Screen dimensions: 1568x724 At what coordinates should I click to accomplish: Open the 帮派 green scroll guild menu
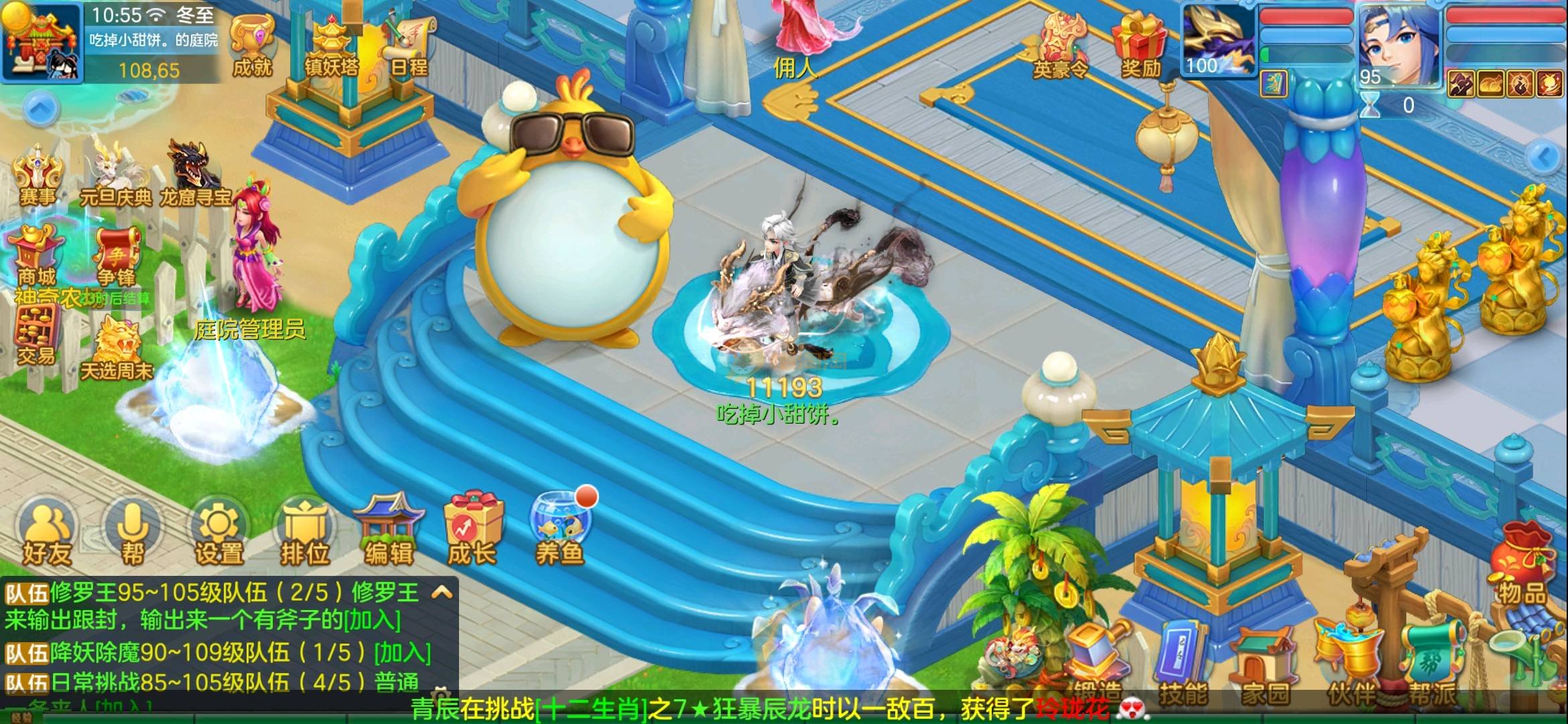(1432, 664)
